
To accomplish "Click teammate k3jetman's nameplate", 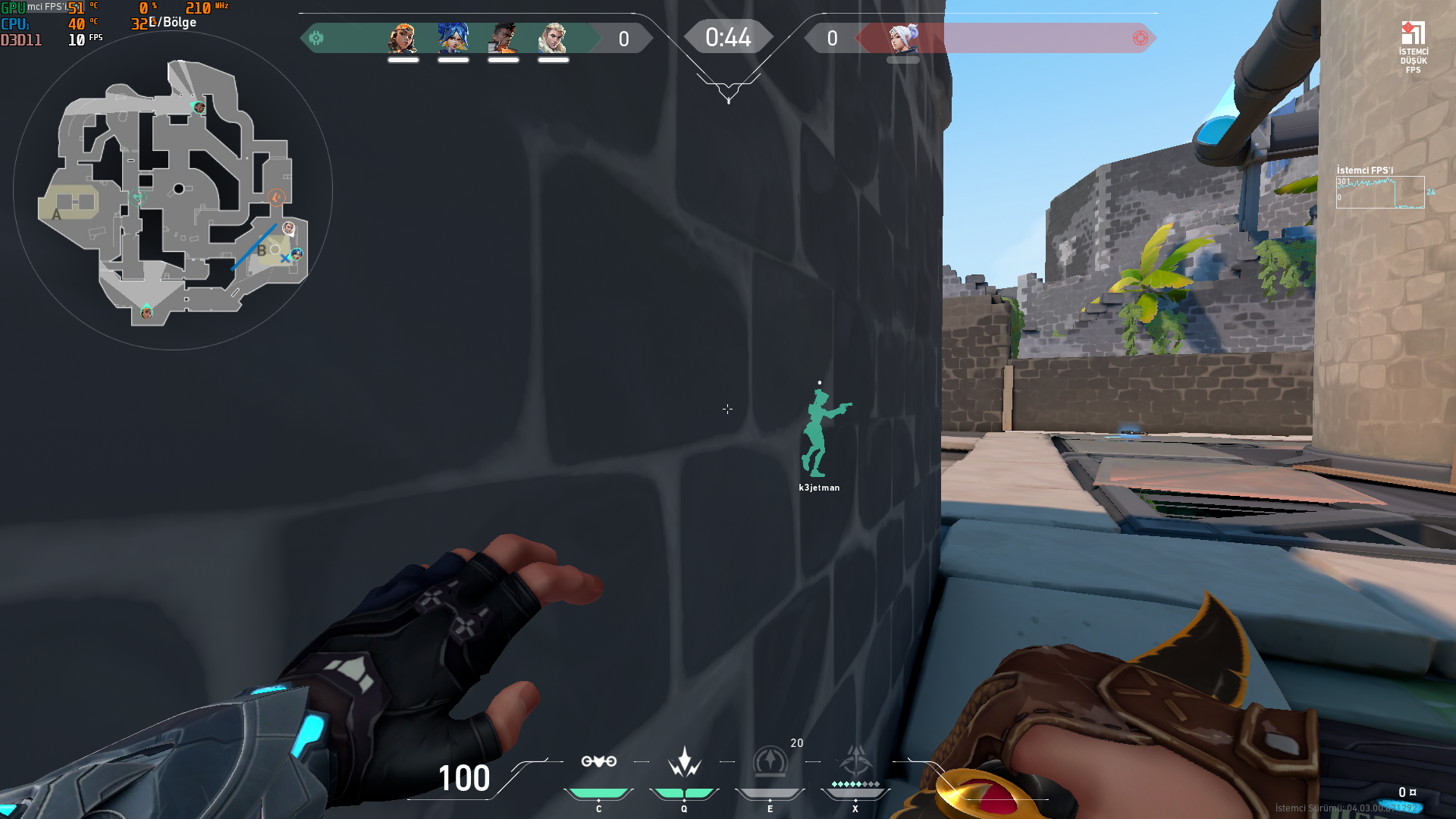I will click(820, 488).
